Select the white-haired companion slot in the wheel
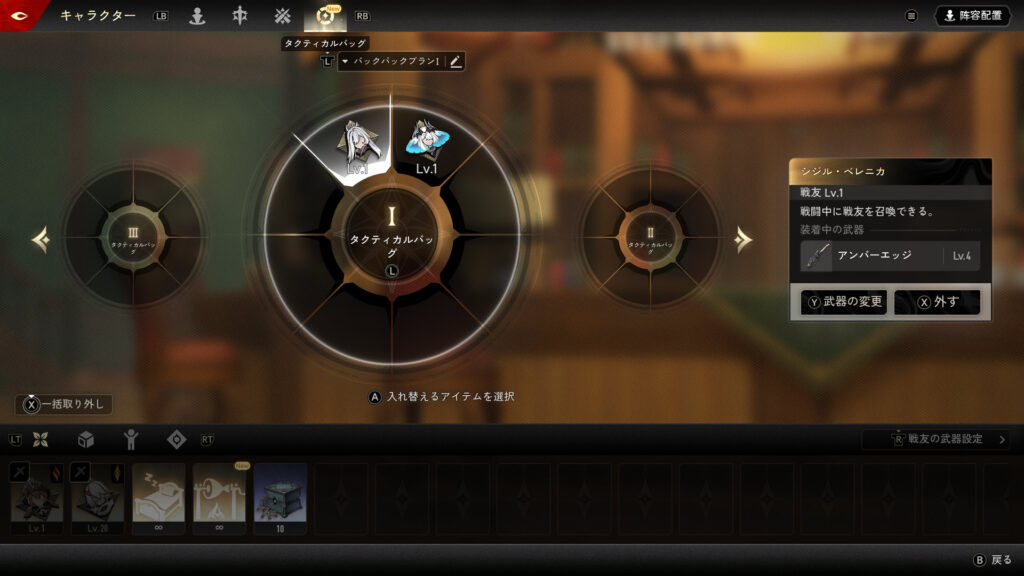The height and width of the screenshot is (576, 1024). coord(357,146)
